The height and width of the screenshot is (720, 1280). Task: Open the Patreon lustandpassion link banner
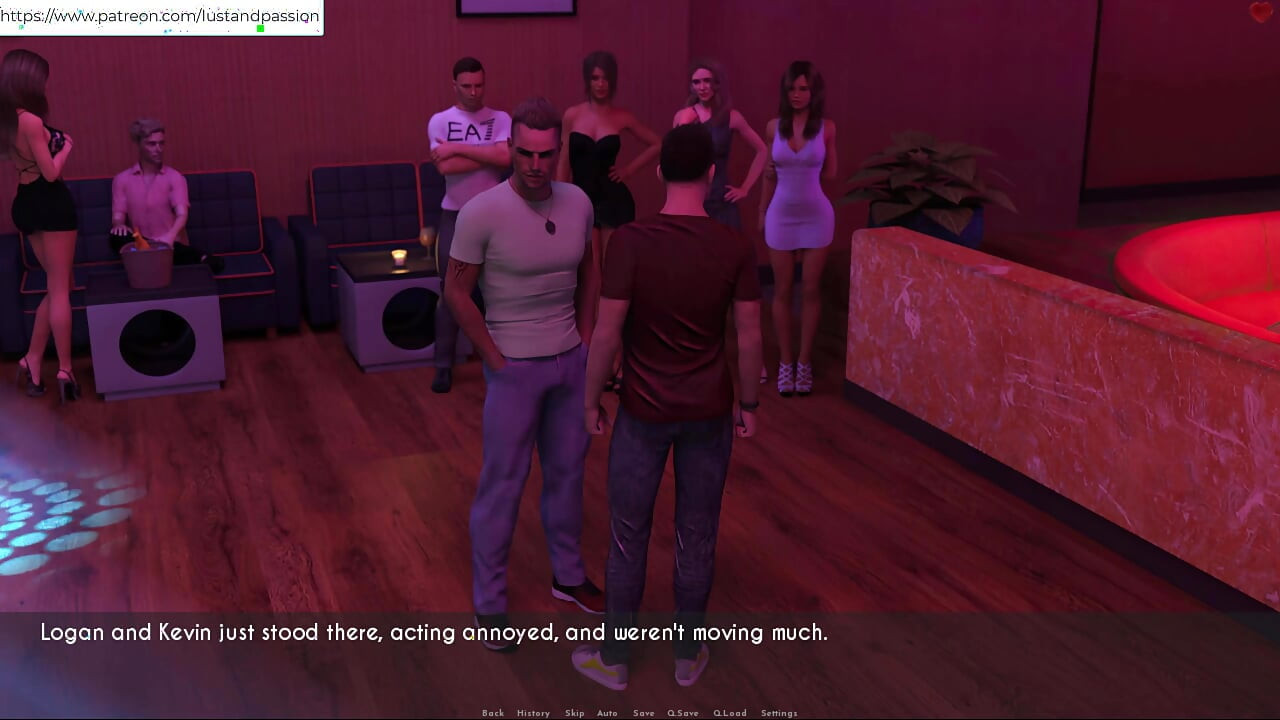pos(160,16)
